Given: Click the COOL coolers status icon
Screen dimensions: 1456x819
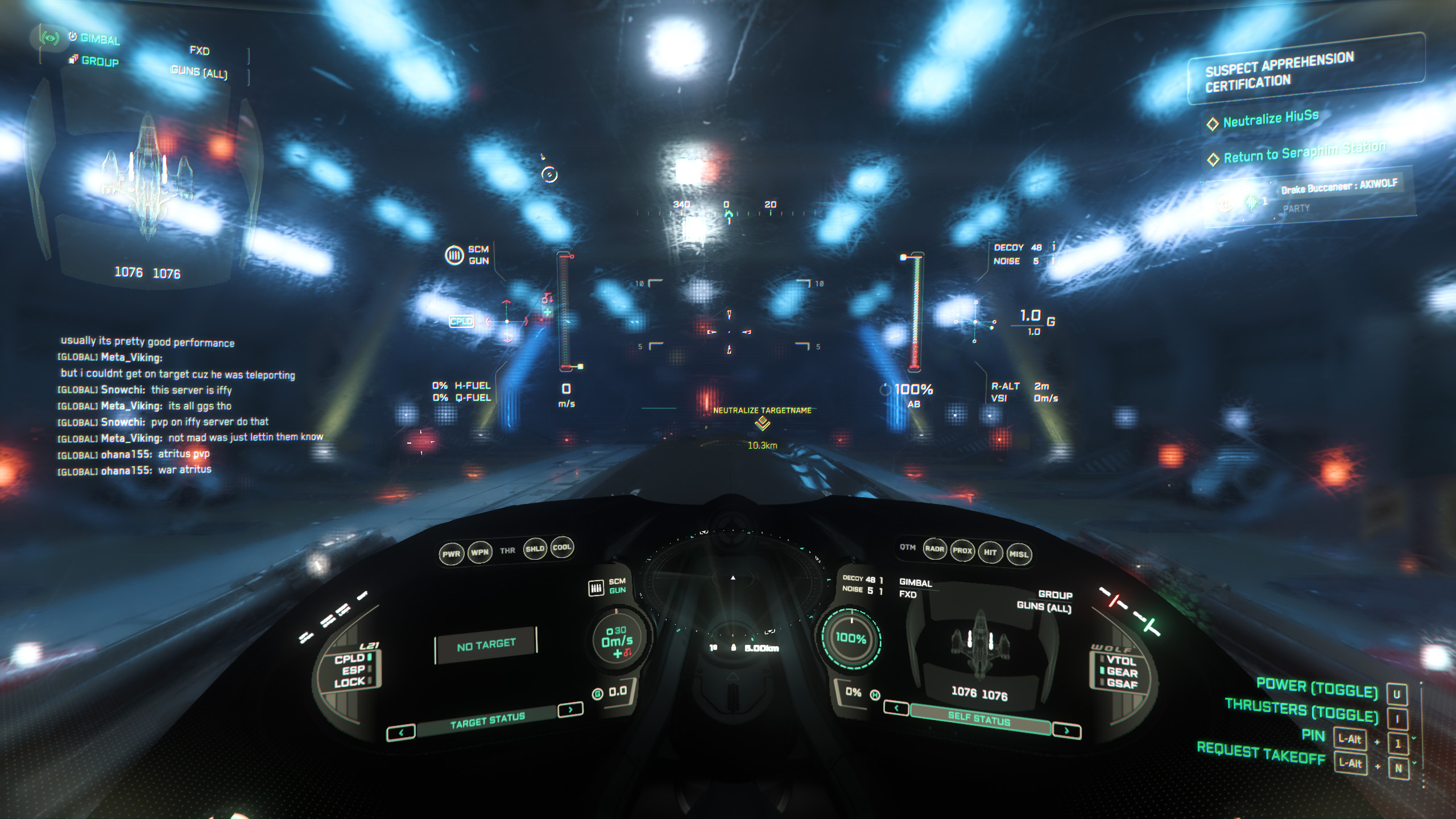Looking at the screenshot, I should (563, 549).
